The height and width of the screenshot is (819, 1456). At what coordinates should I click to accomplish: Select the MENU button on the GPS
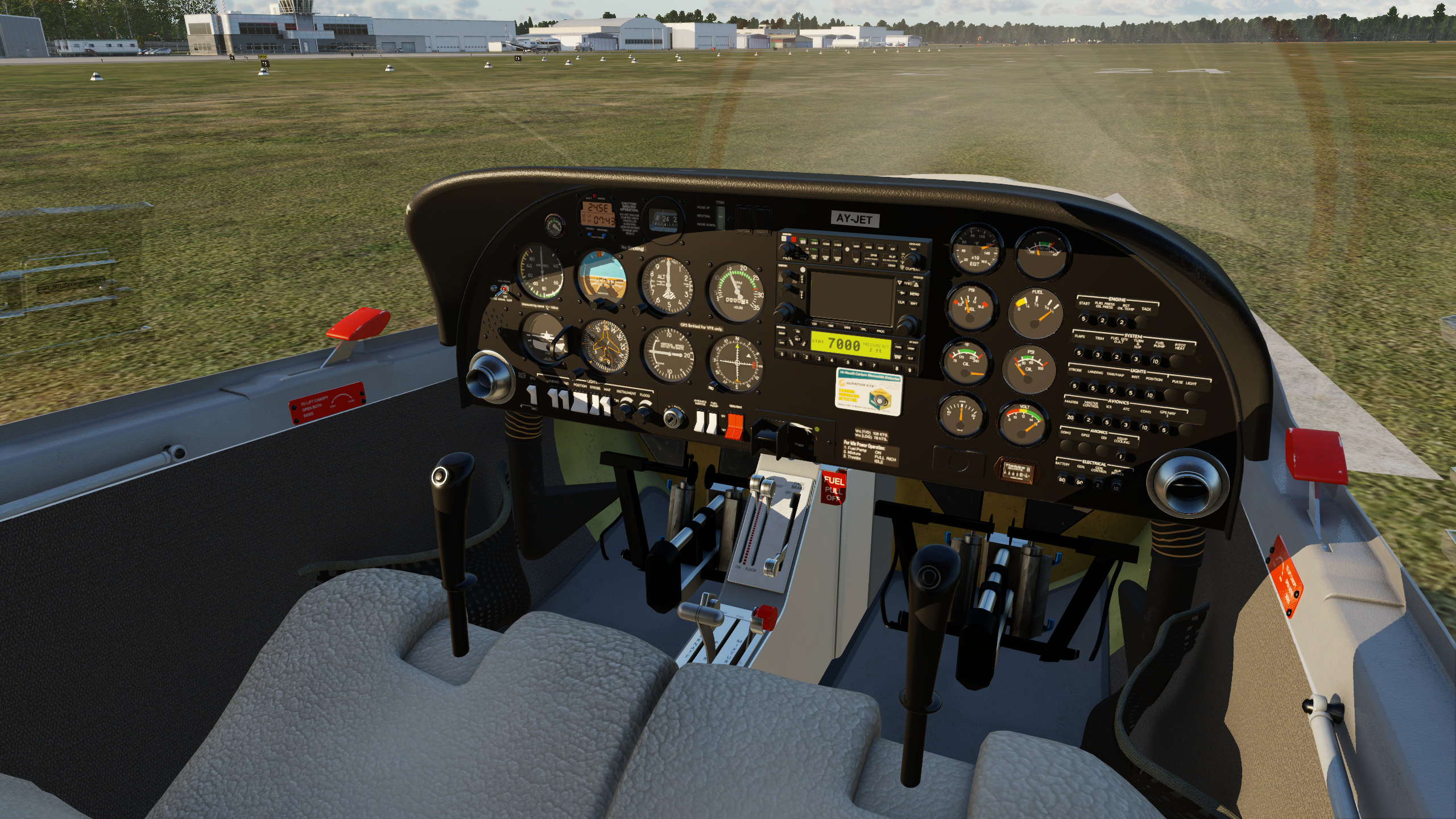click(x=914, y=293)
